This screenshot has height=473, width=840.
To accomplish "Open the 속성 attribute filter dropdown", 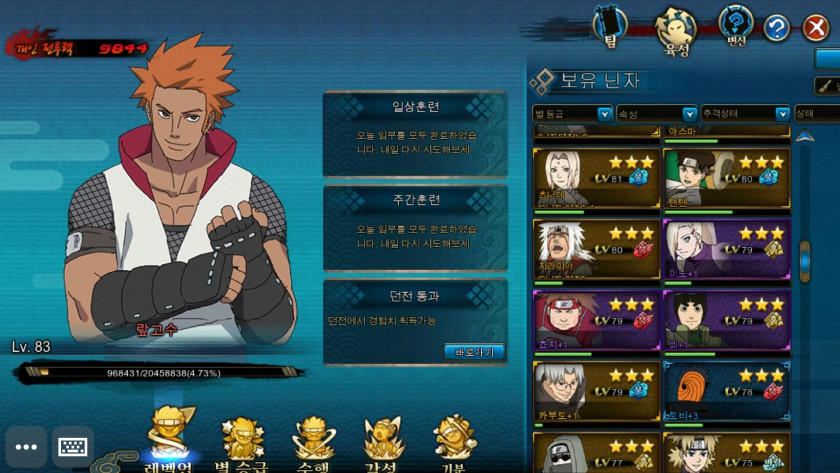I will click(656, 114).
